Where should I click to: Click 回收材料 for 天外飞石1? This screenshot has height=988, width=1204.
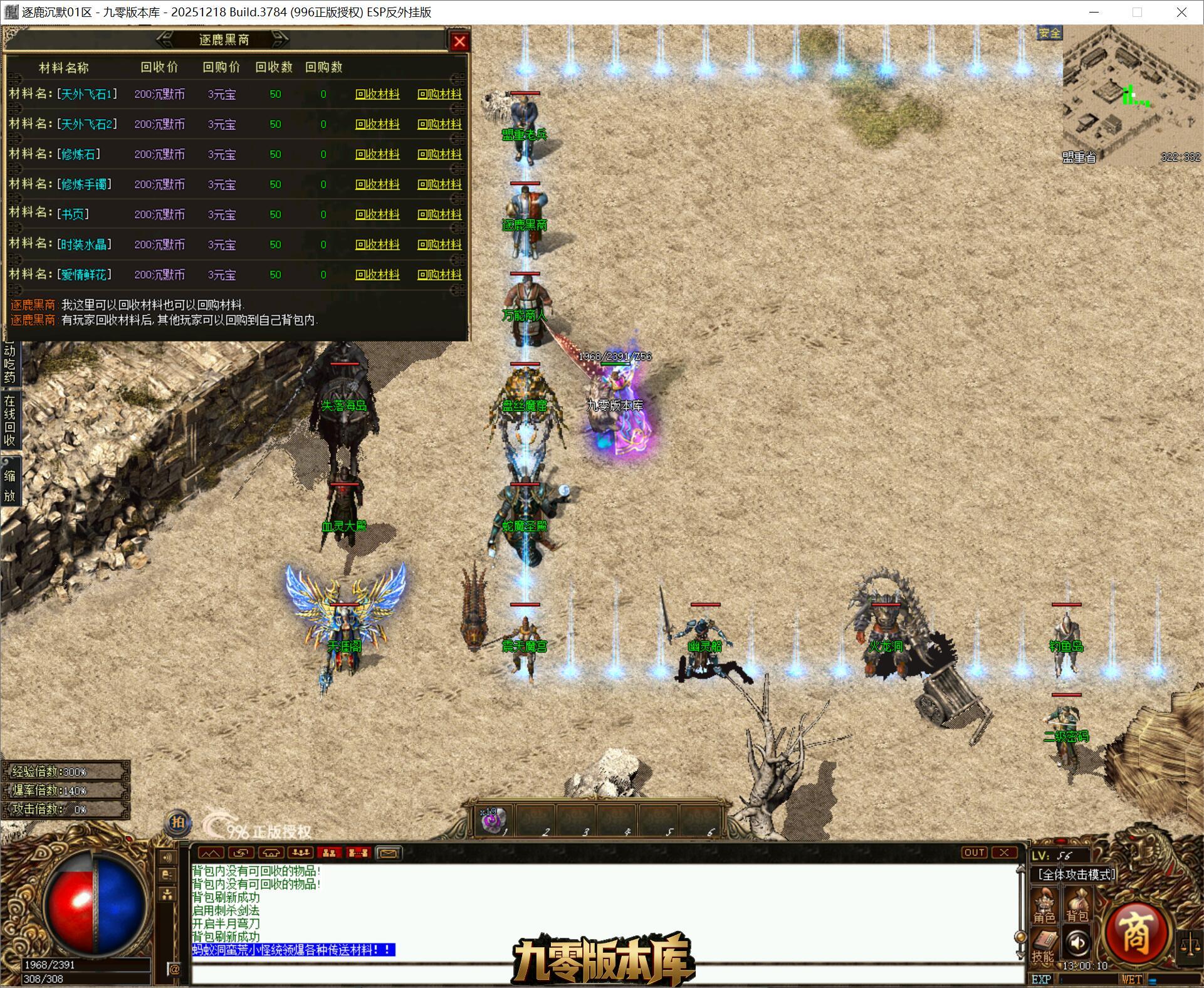[377, 94]
